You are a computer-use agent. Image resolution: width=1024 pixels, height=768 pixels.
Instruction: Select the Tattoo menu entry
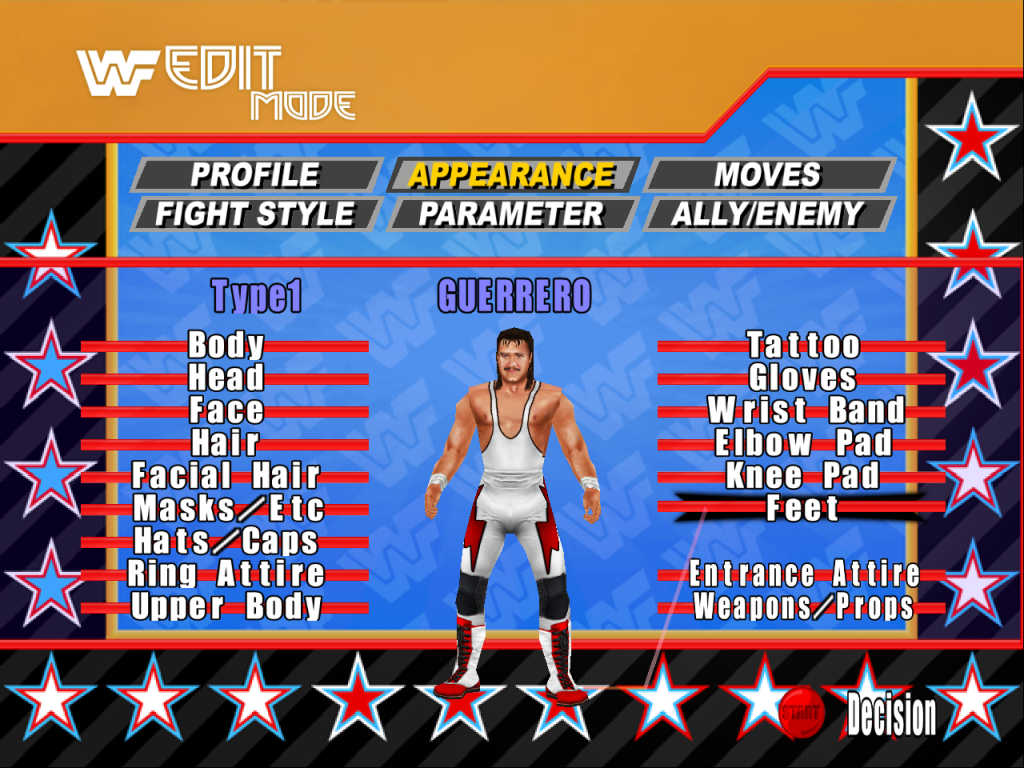pos(803,346)
